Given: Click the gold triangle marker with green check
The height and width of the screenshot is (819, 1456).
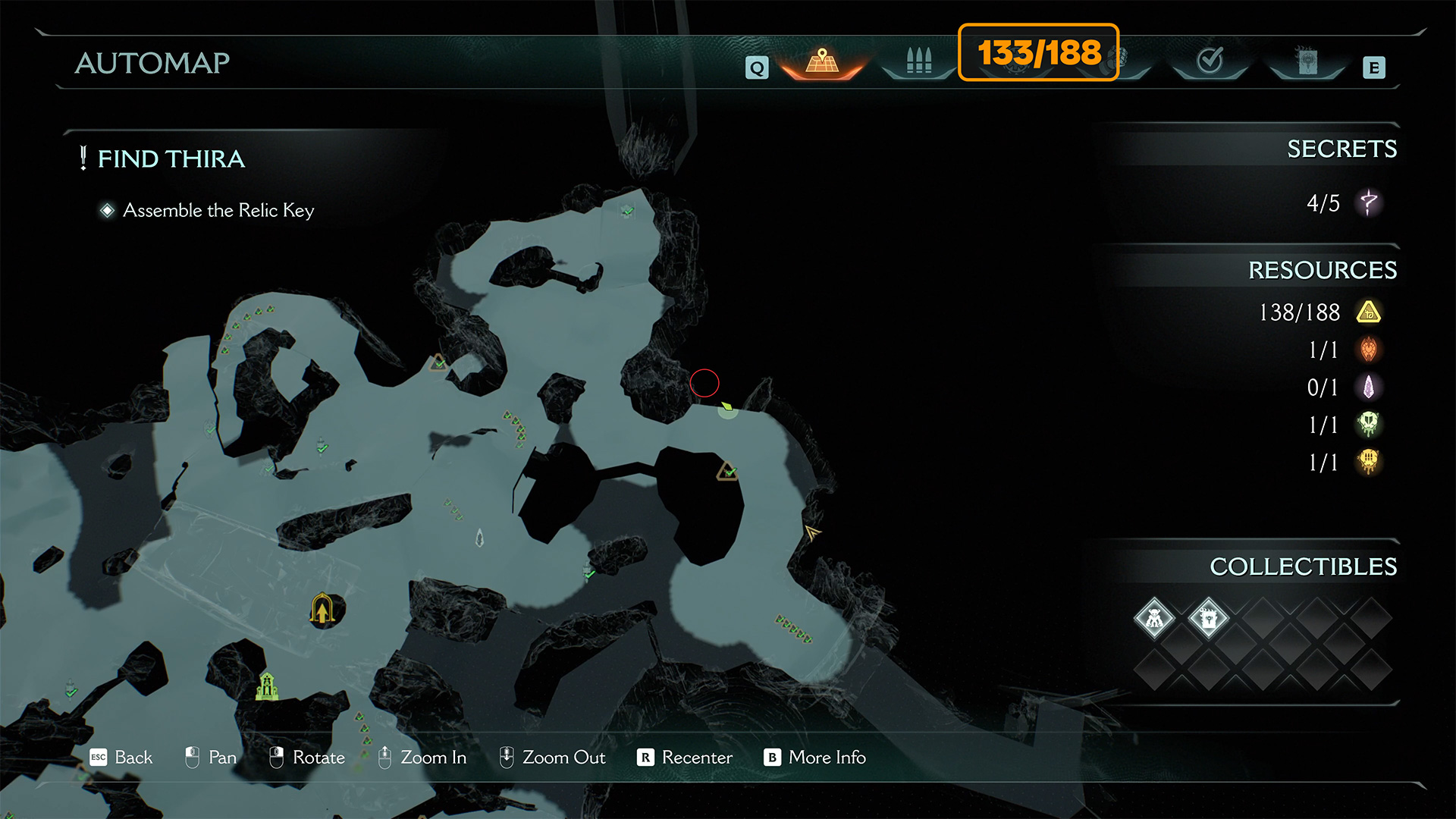Looking at the screenshot, I should pyautogui.click(x=727, y=472).
